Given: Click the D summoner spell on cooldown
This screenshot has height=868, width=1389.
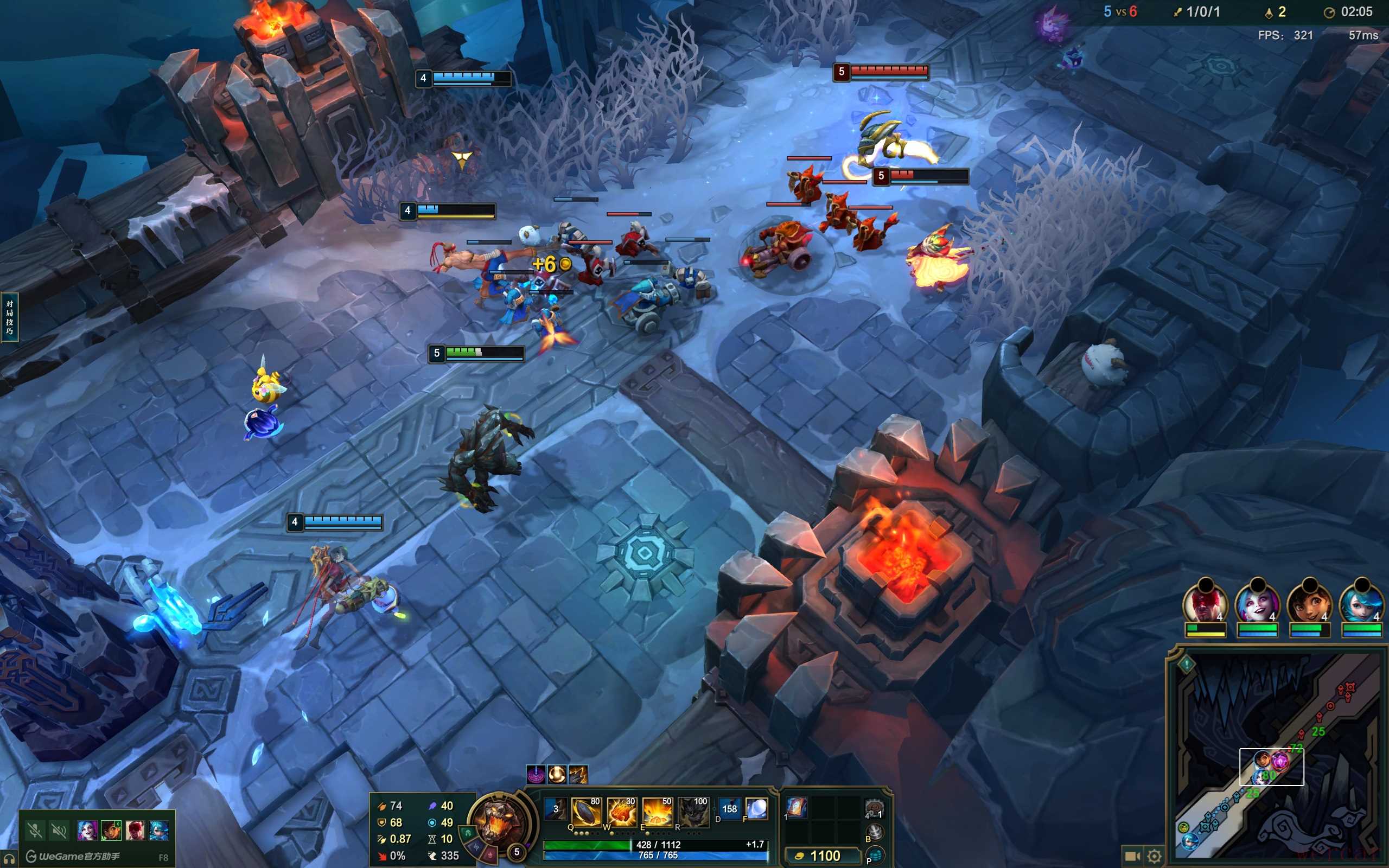Looking at the screenshot, I should pyautogui.click(x=729, y=809).
